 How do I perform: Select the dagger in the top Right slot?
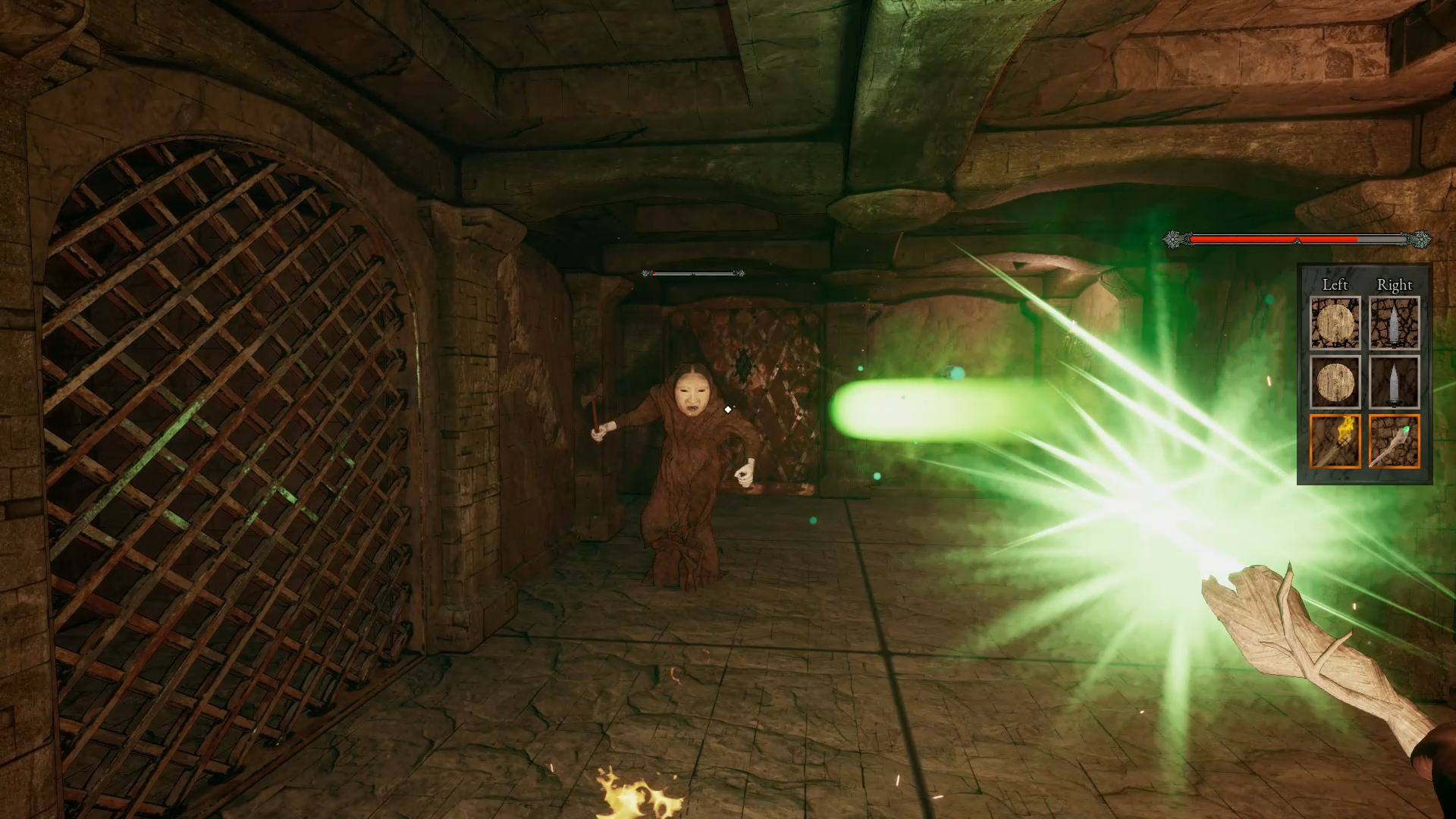click(1395, 322)
